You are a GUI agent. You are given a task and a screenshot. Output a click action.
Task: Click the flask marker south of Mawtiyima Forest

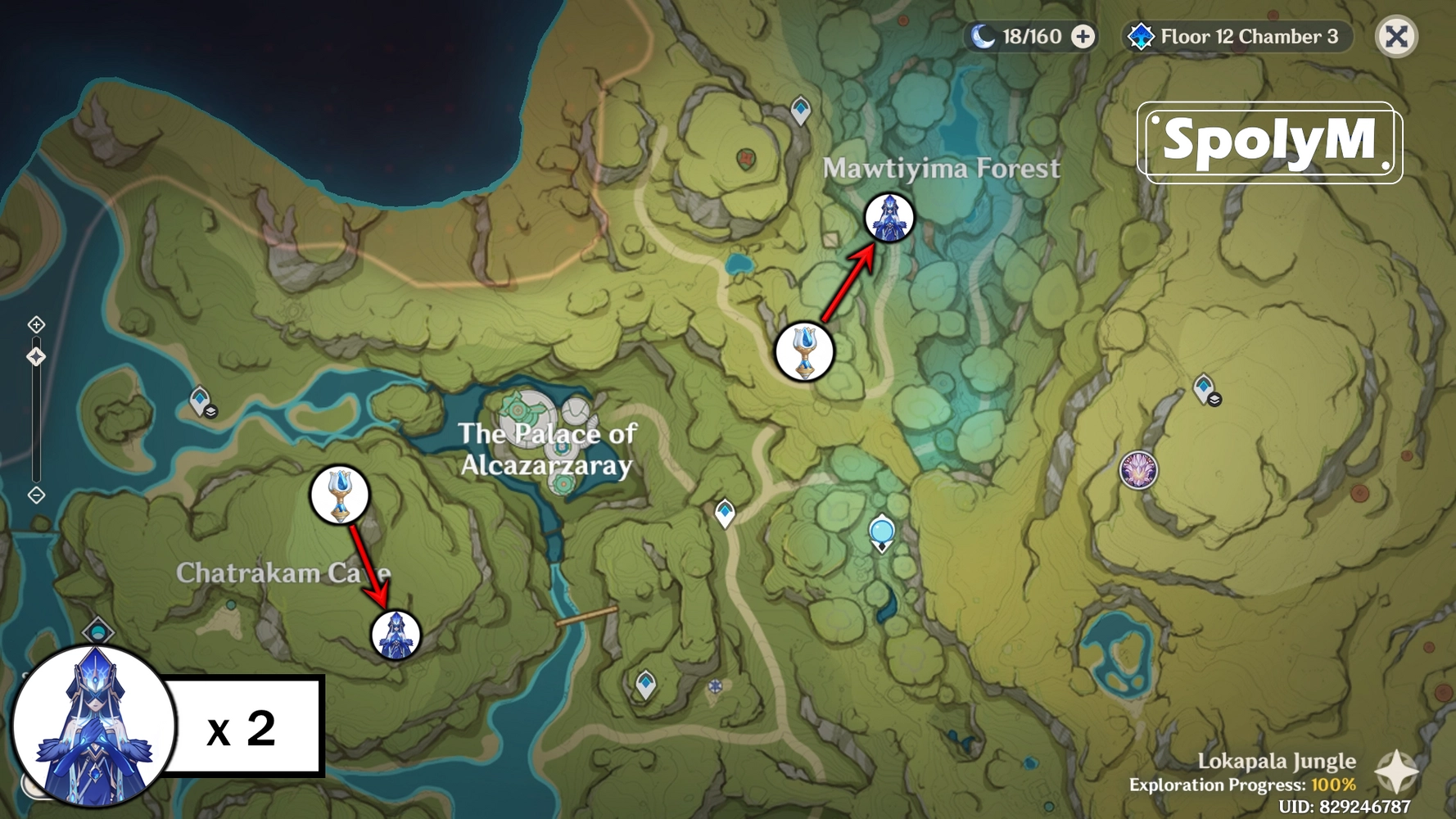pyautogui.click(x=803, y=352)
